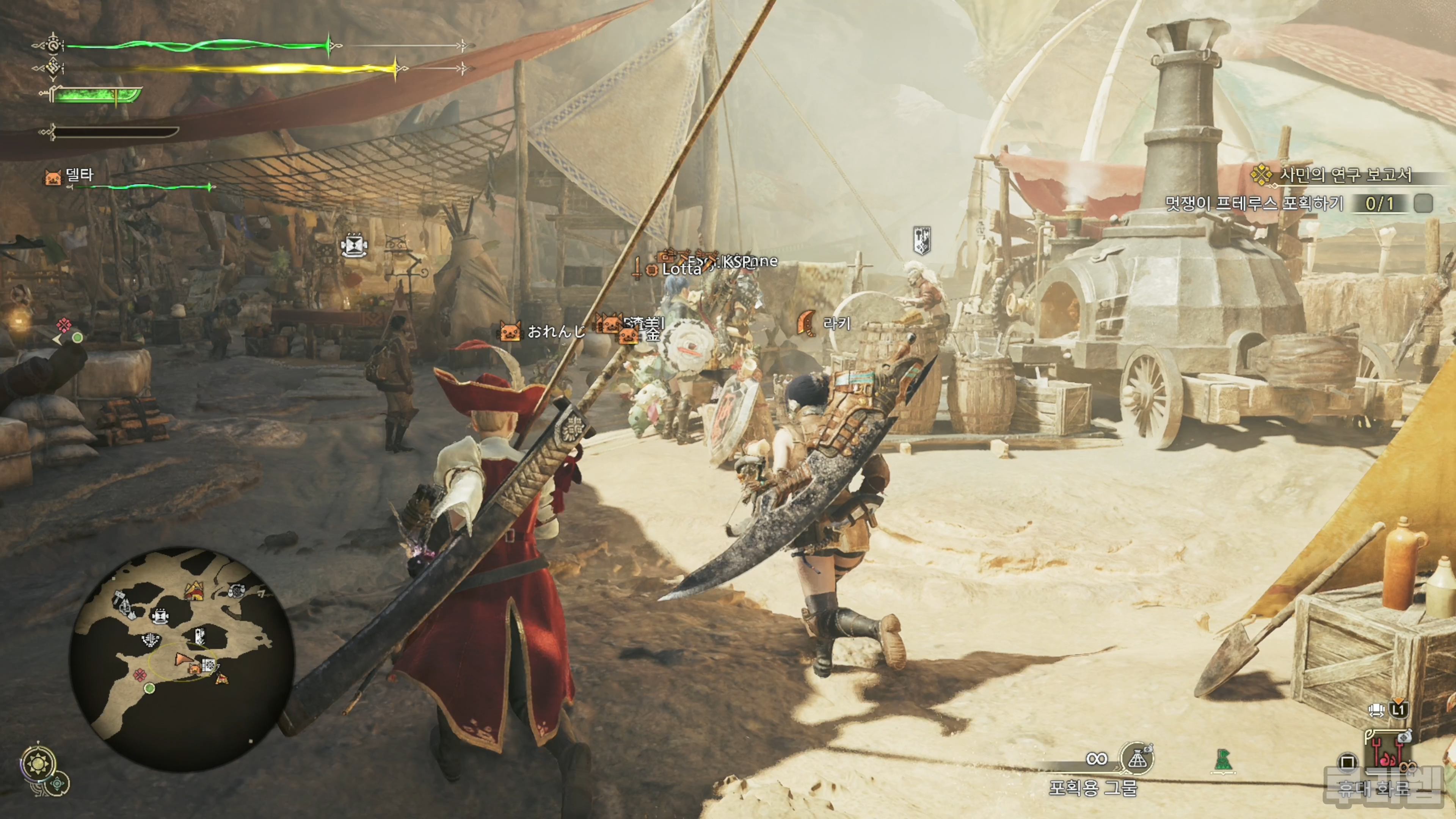Open the circular minimap
This screenshot has height=819, width=1456.
pos(182,659)
